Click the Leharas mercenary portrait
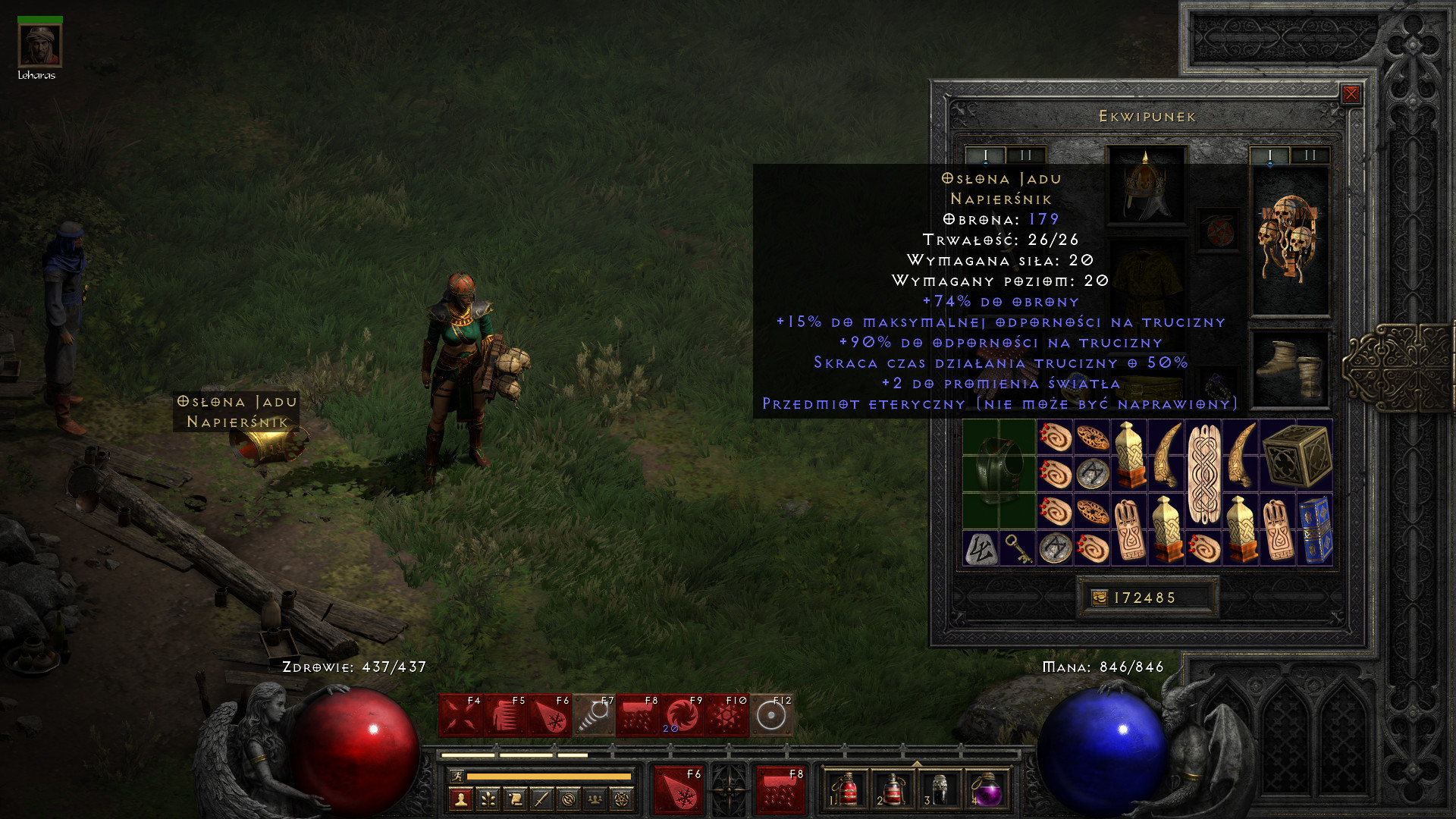This screenshot has height=819, width=1456. [40, 45]
